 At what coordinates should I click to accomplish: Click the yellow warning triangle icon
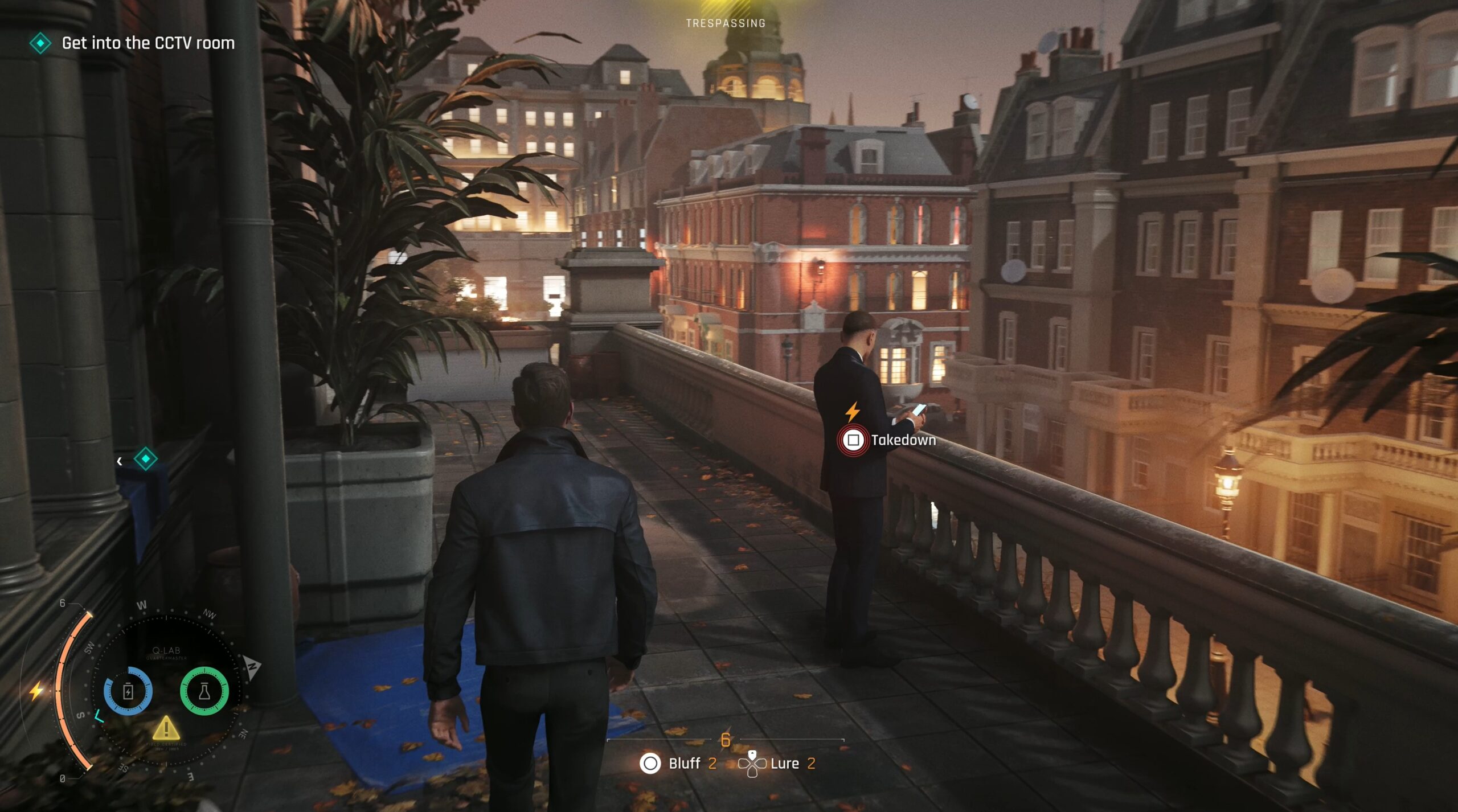(x=166, y=728)
